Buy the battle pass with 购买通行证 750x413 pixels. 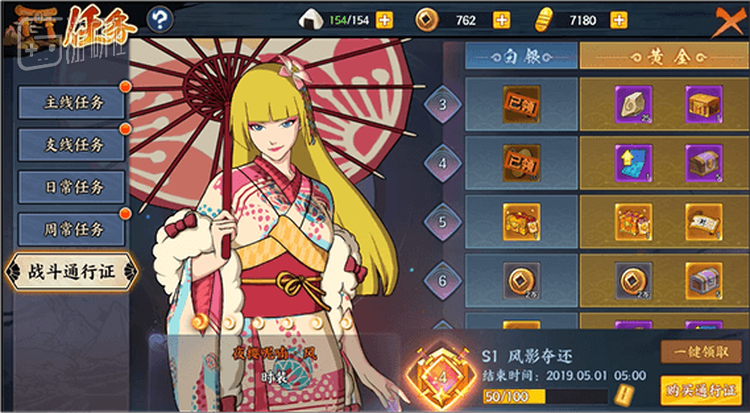[700, 389]
